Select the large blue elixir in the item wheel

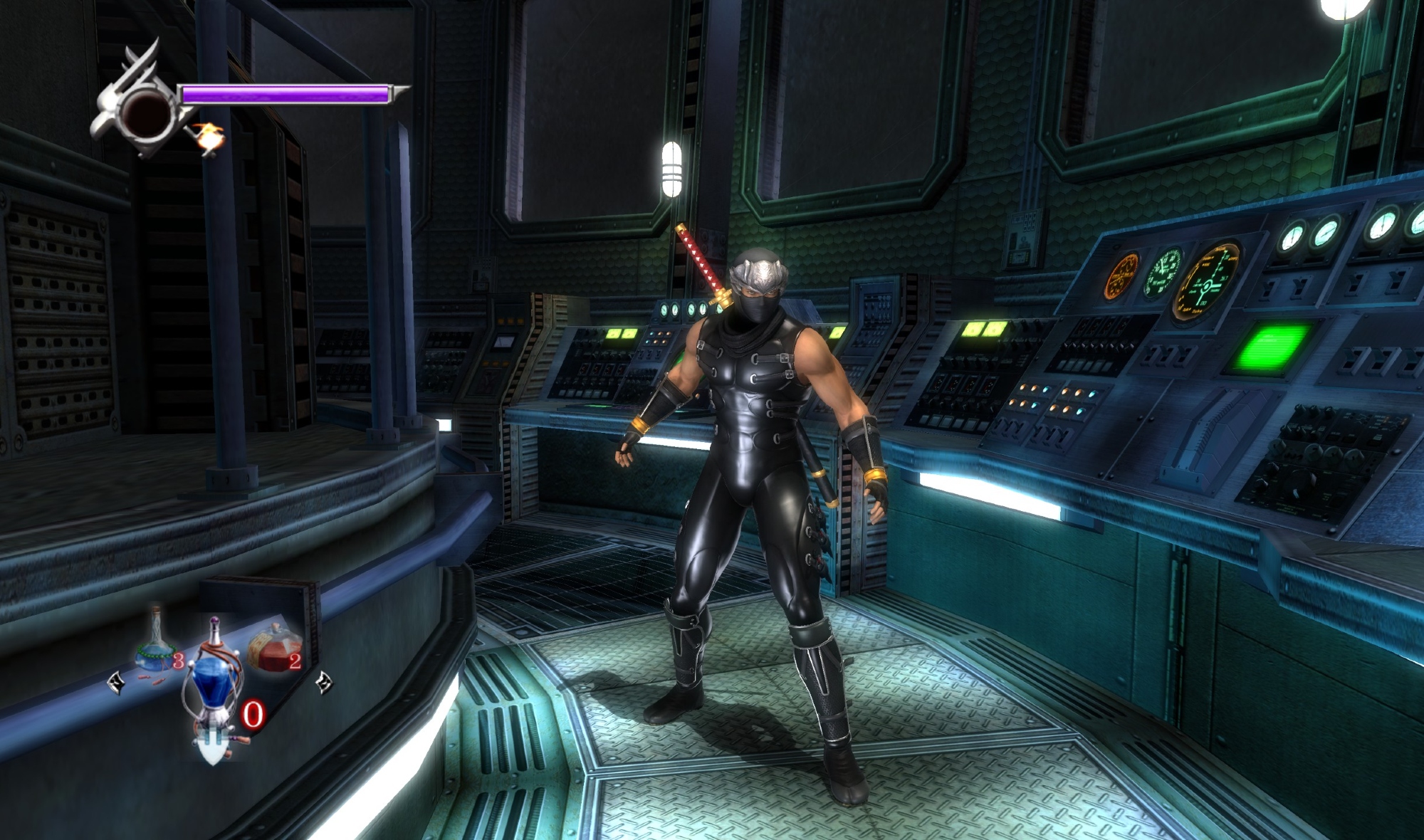tap(214, 676)
